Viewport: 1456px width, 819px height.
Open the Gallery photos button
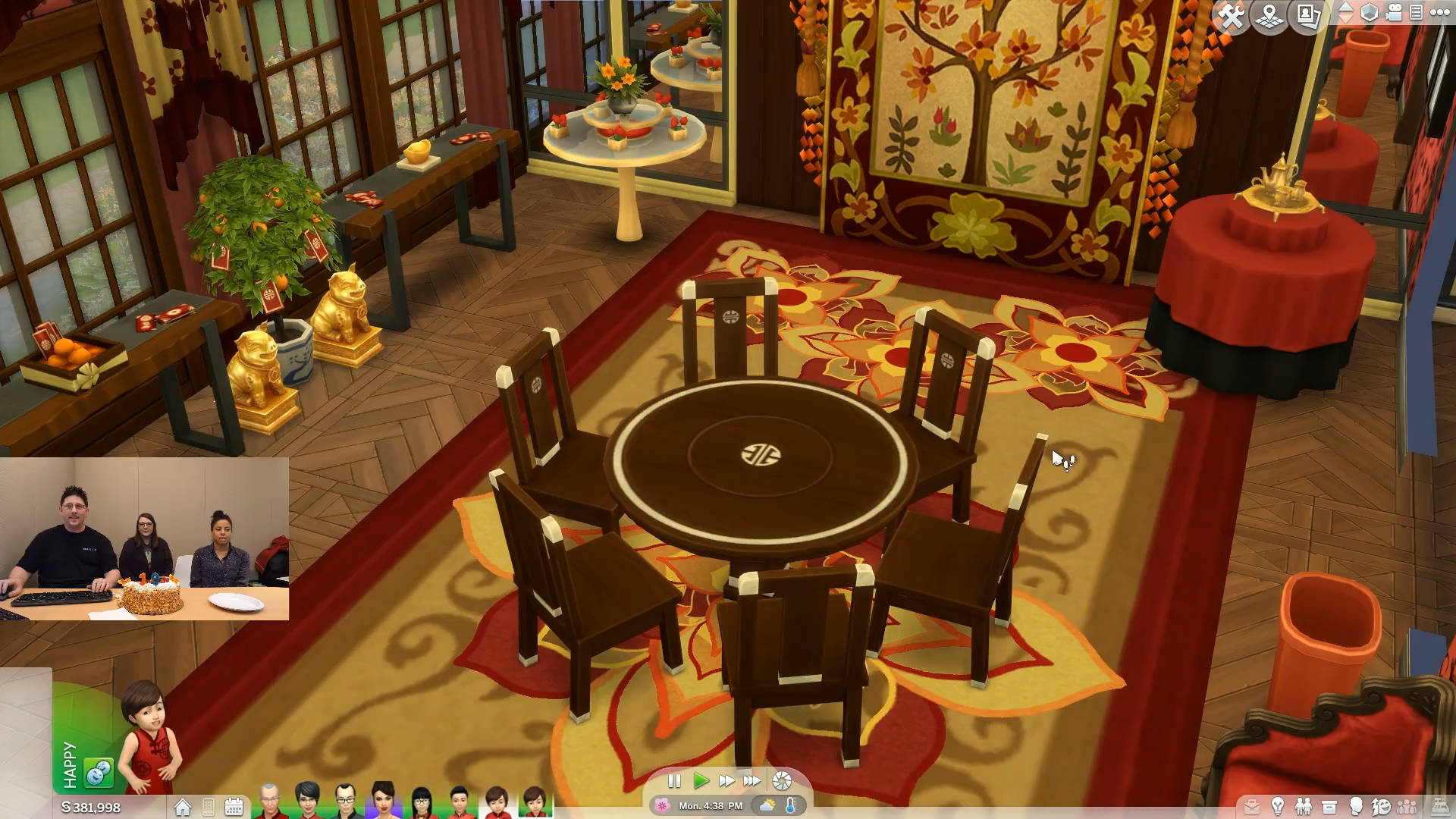point(1308,16)
